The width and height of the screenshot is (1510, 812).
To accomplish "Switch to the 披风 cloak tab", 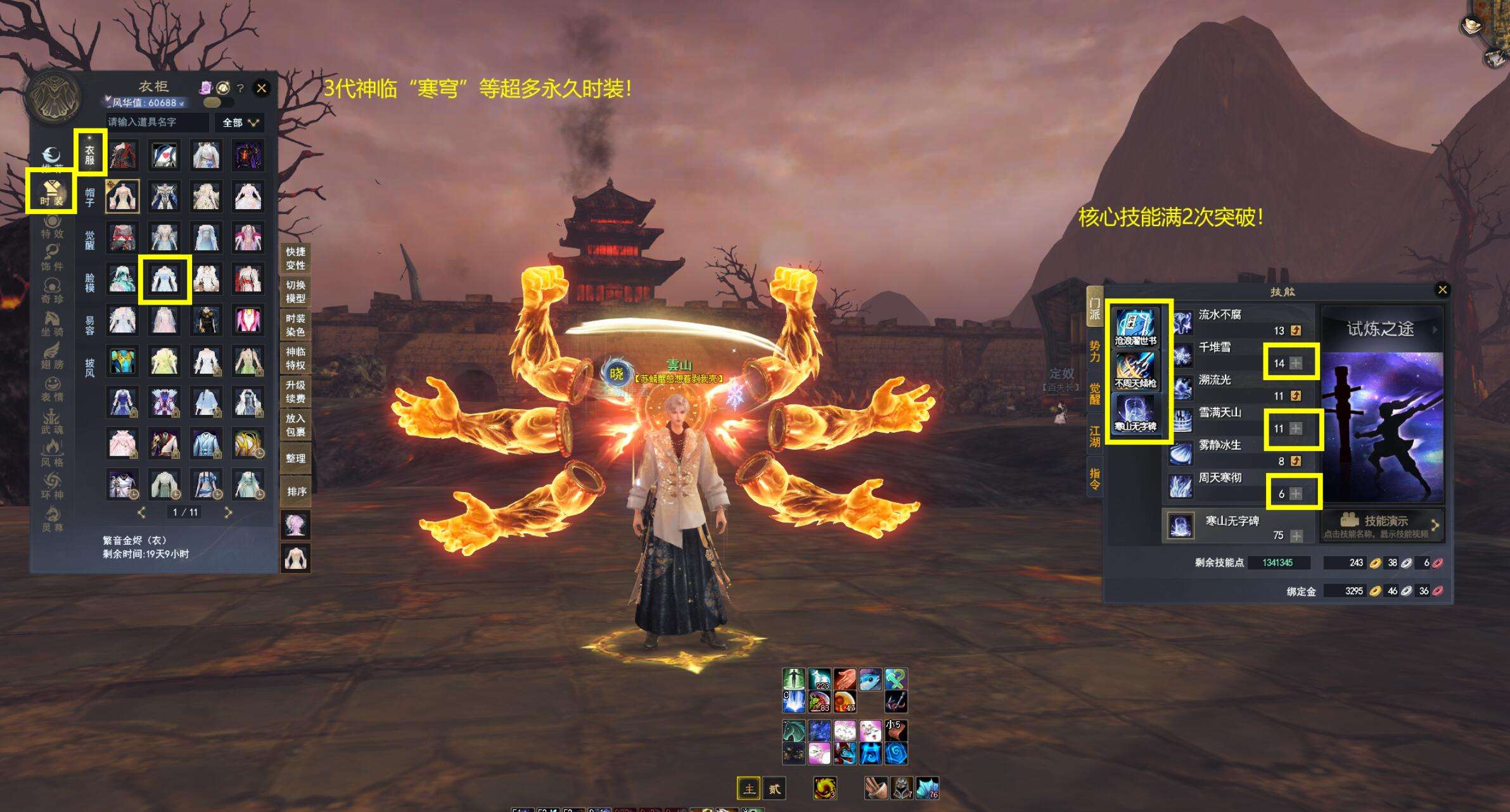I will tap(90, 367).
